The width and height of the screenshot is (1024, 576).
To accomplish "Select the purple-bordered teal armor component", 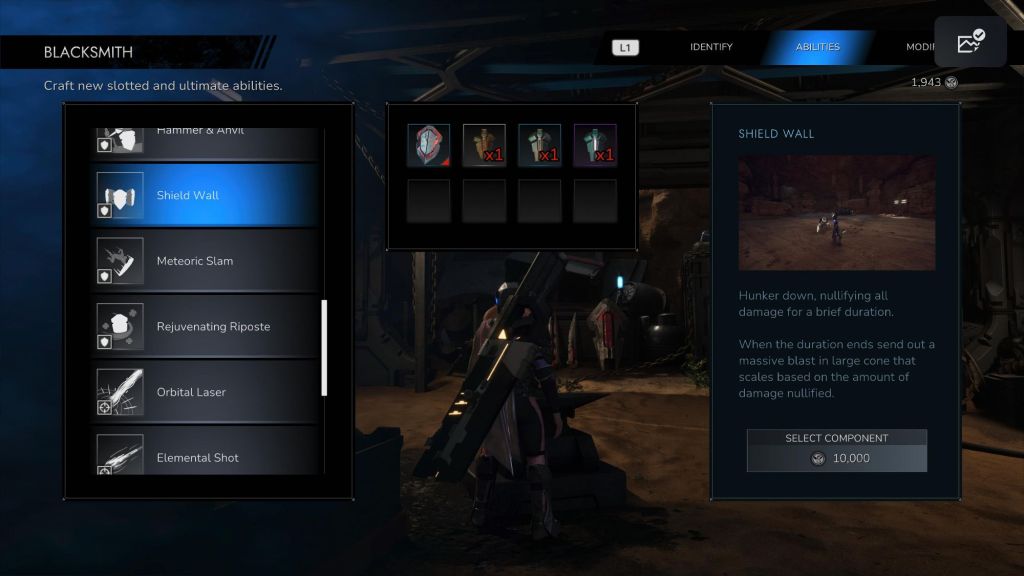I will tap(595, 145).
